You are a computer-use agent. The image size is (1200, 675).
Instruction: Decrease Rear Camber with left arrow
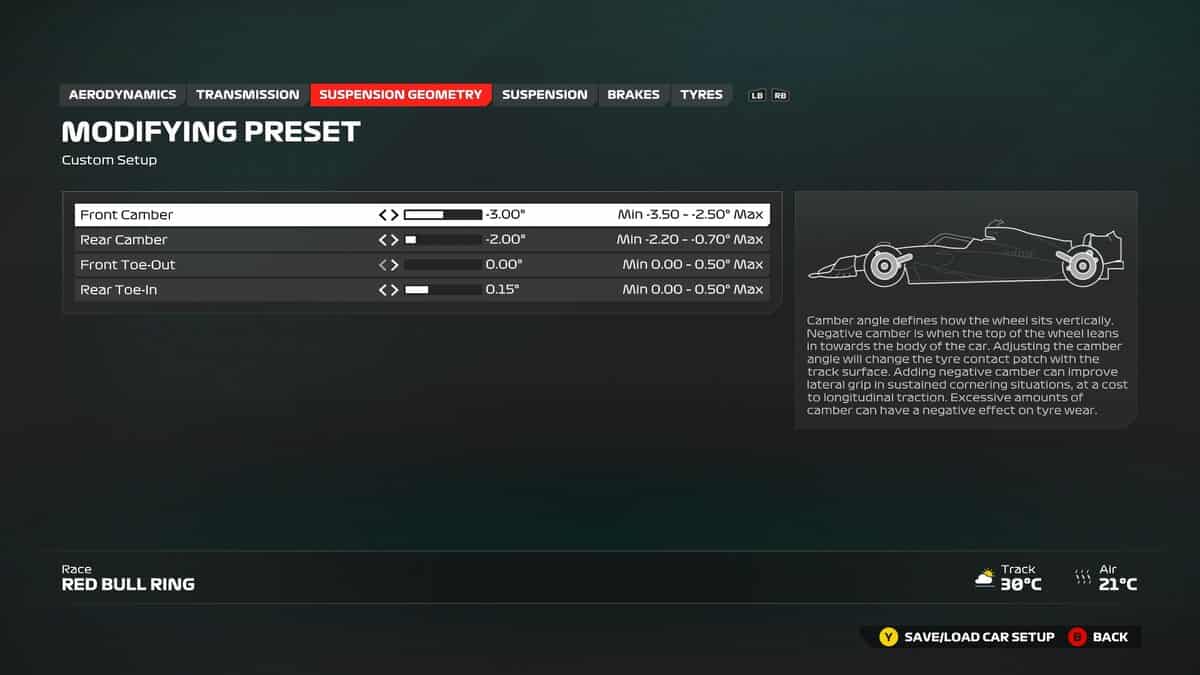coord(383,240)
